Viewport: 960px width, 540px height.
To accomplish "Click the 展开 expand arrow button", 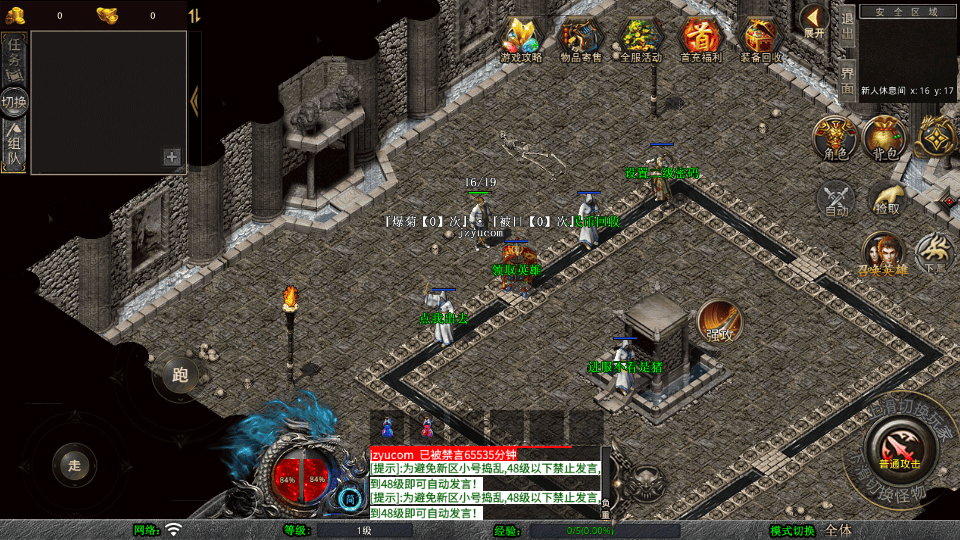I will tap(814, 20).
